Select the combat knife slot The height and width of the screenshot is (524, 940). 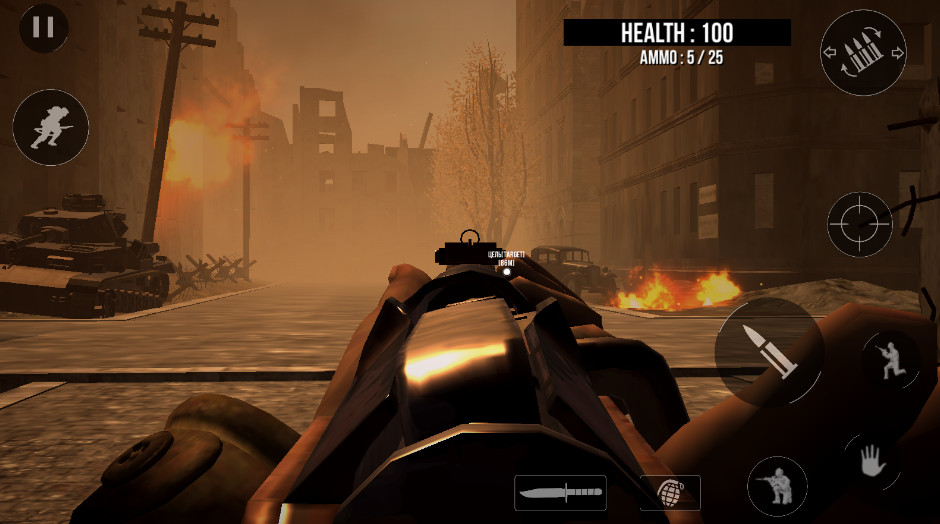pyautogui.click(x=560, y=493)
